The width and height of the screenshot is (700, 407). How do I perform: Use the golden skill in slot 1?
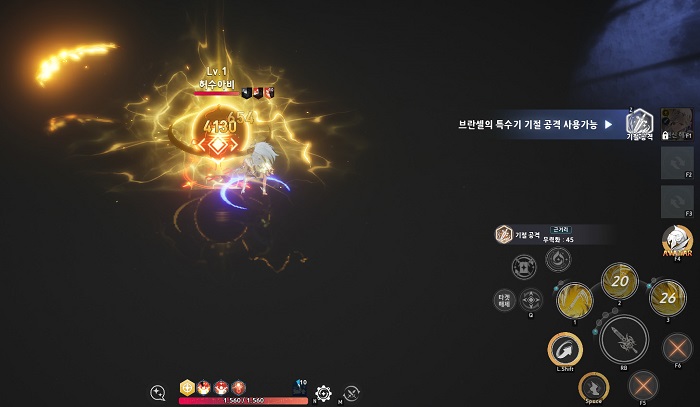tap(574, 300)
